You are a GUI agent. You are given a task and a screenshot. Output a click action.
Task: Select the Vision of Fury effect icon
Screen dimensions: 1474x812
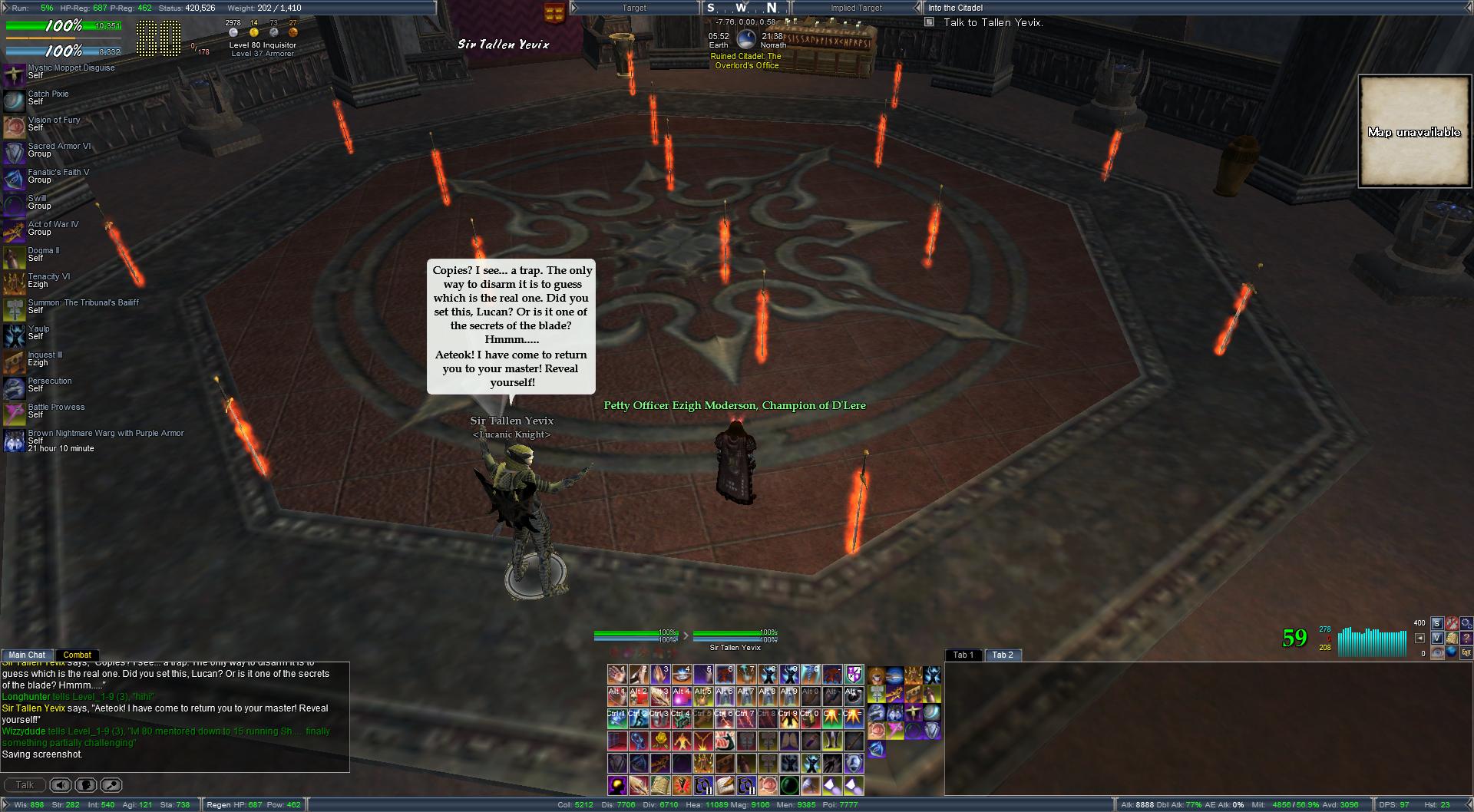[x=14, y=125]
